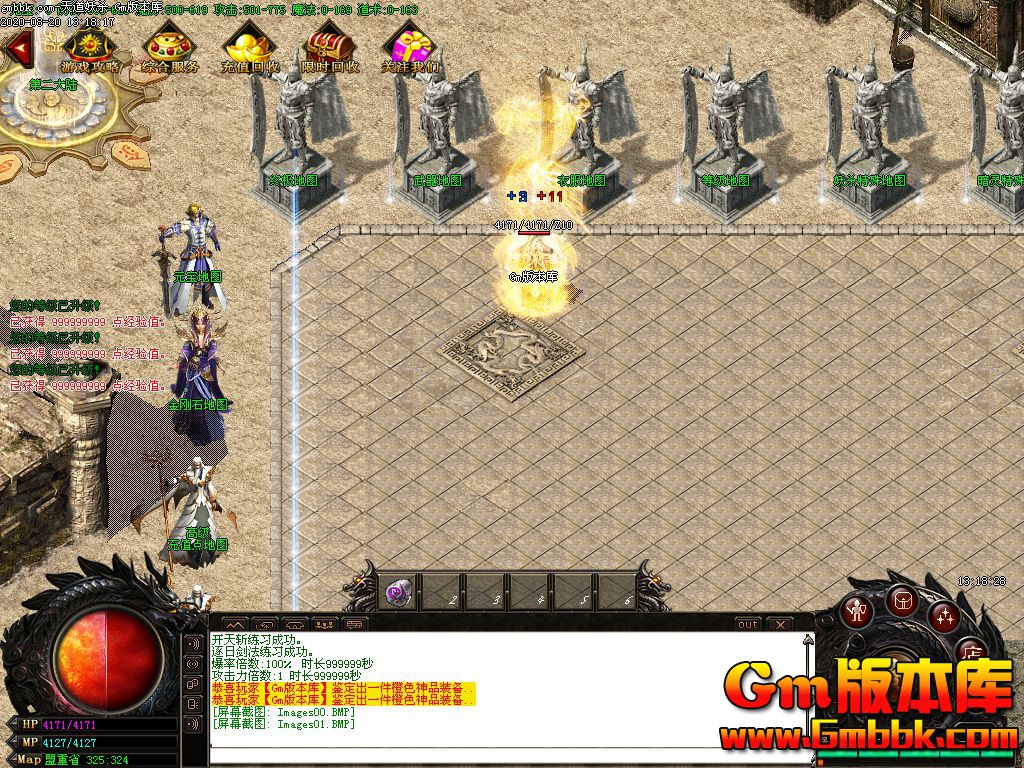Viewport: 1024px width, 768px height.
Task: Open 充值回收 gold ingot menu
Action: (x=249, y=49)
